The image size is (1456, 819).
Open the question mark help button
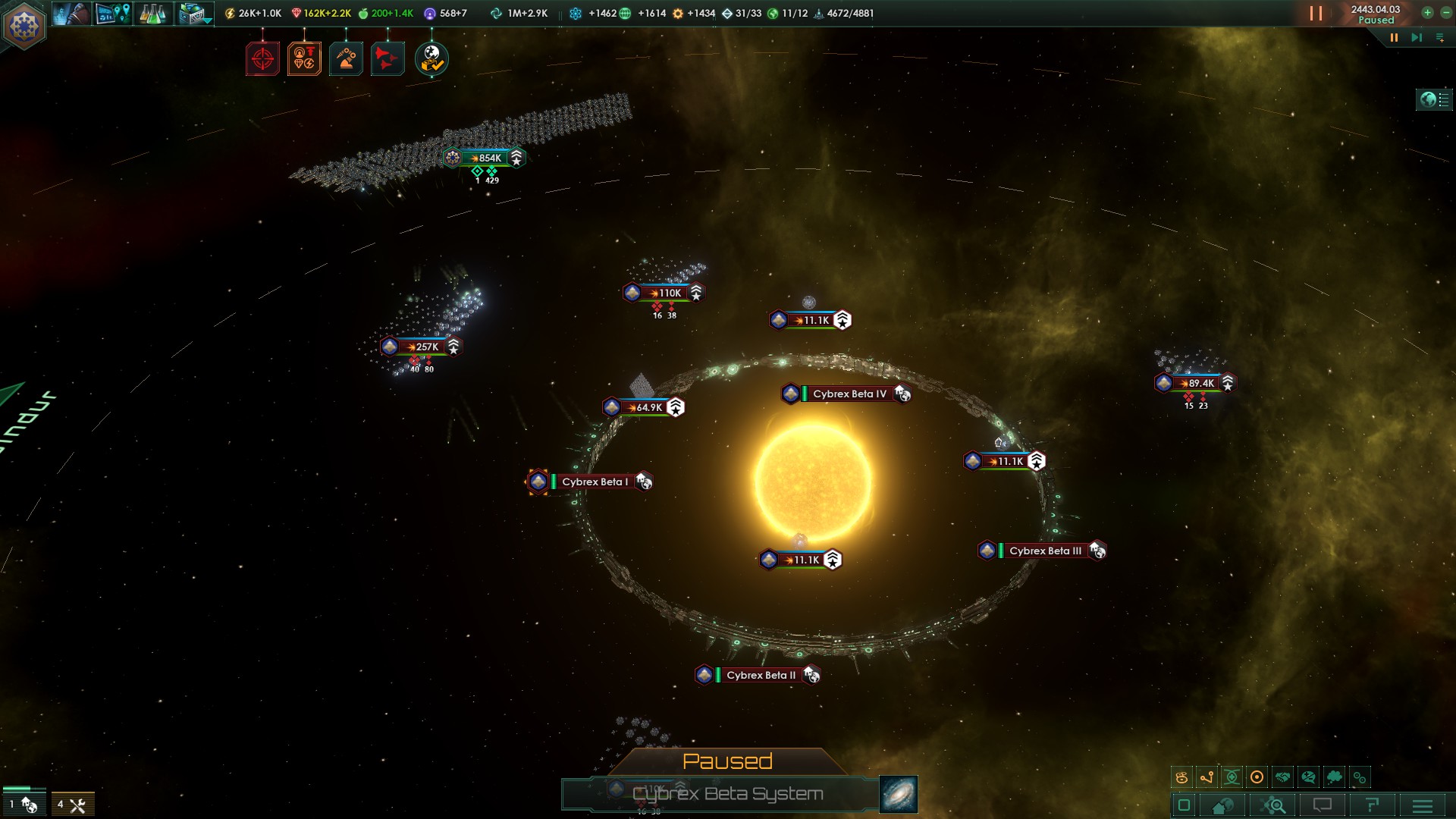(1372, 805)
